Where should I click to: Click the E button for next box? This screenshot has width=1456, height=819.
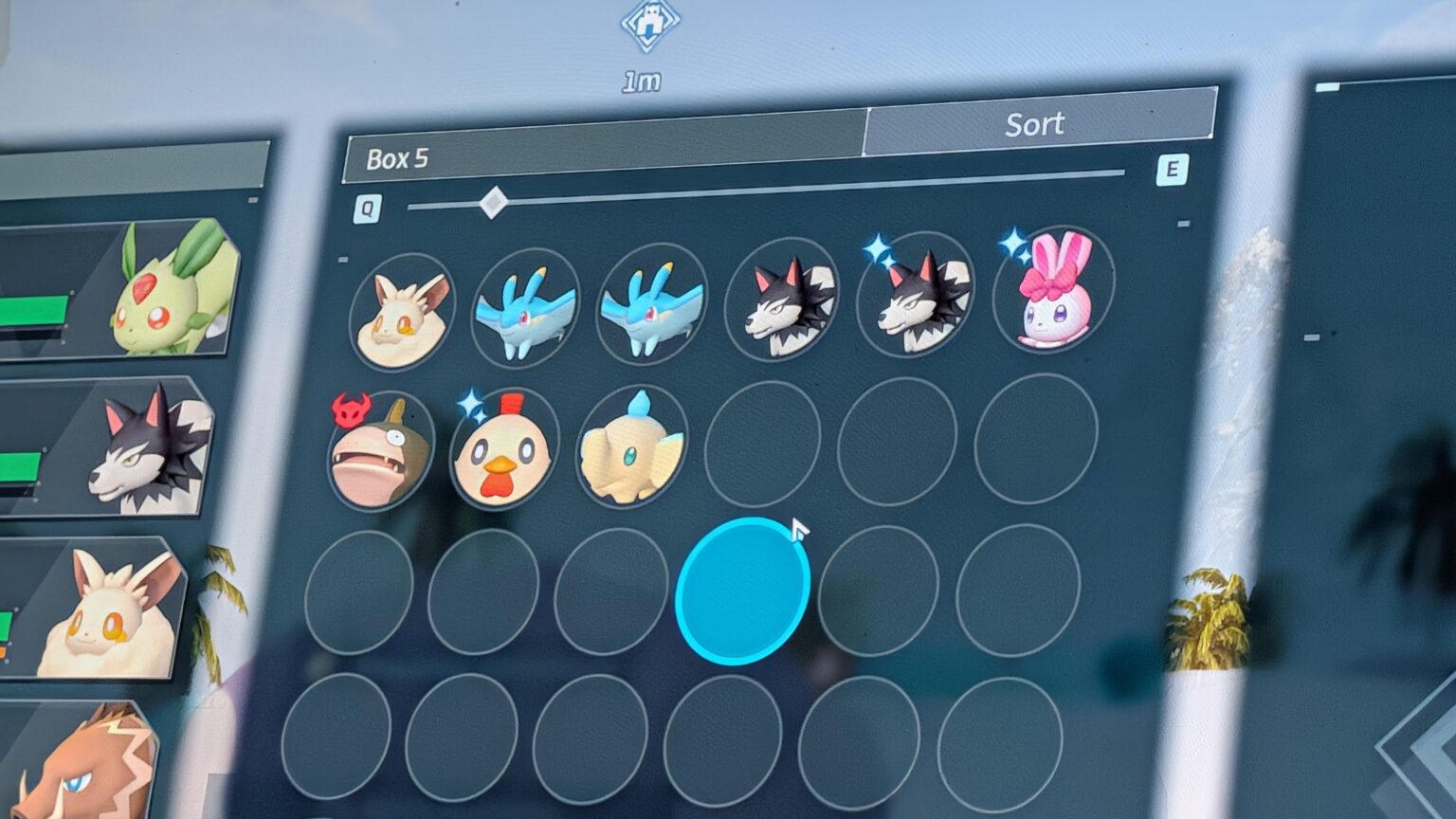(x=1174, y=171)
